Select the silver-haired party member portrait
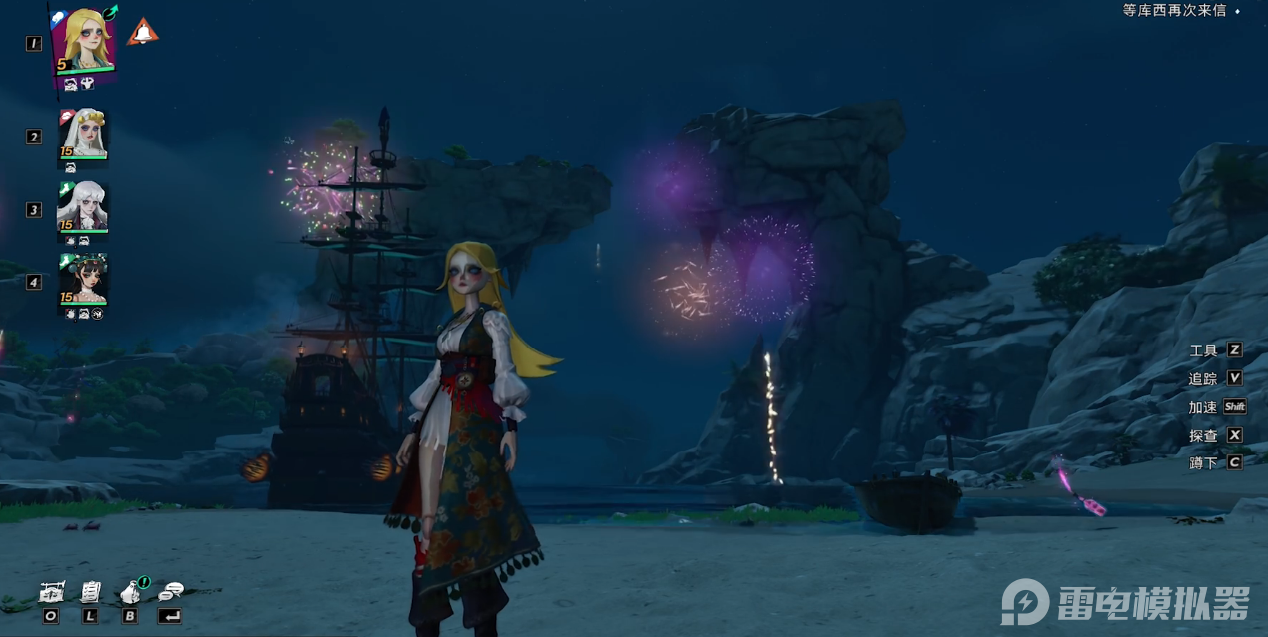The image size is (1268, 637). coord(82,207)
